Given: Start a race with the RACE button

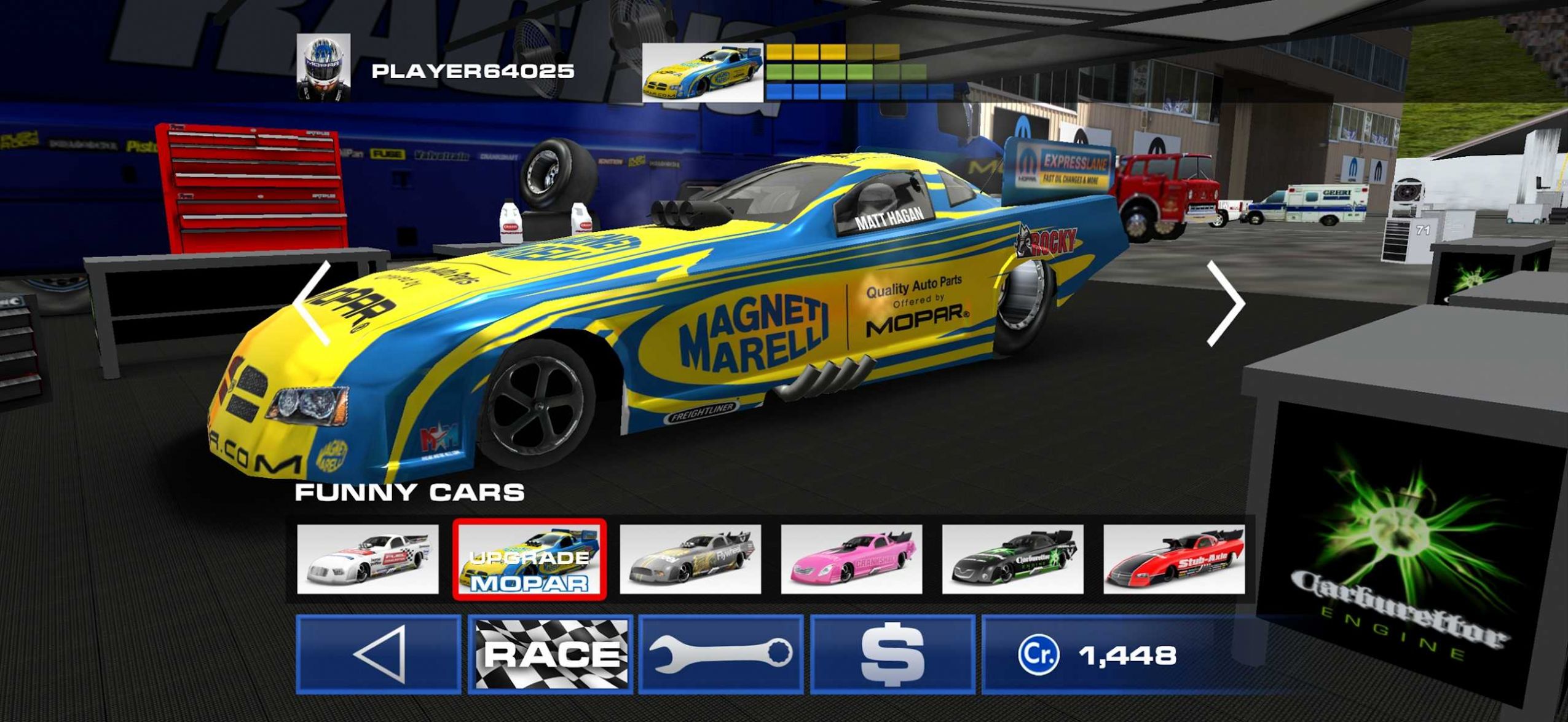Looking at the screenshot, I should click(x=550, y=654).
